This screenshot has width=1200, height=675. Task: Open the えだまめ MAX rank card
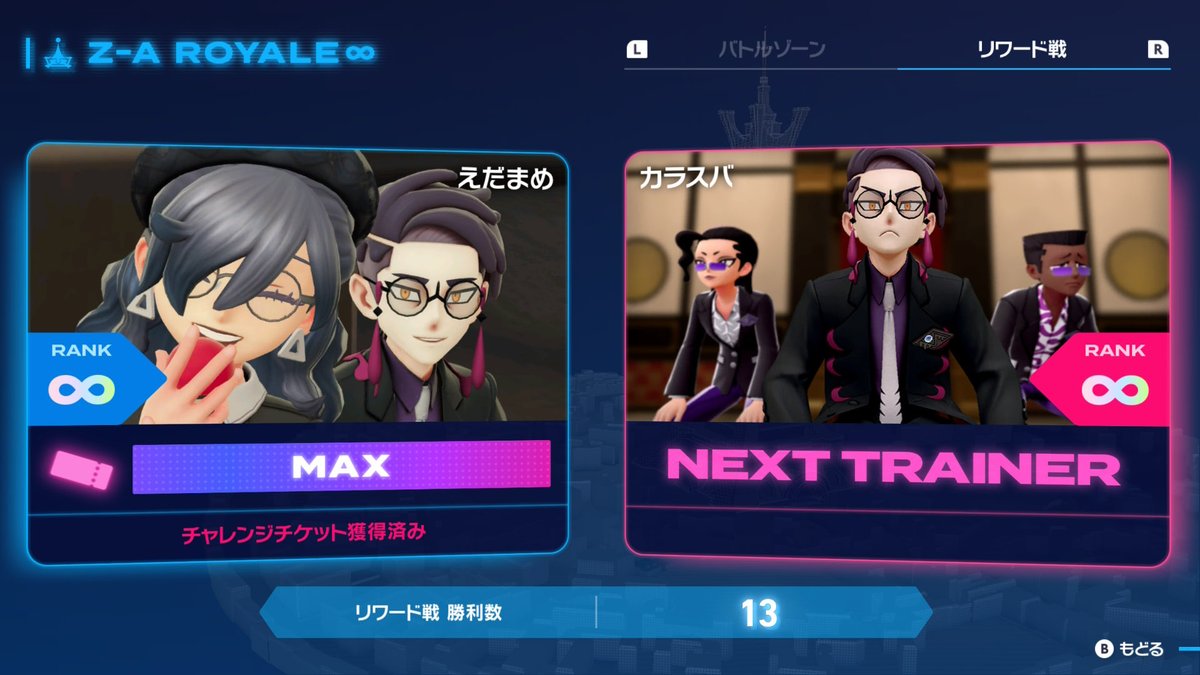[298, 352]
